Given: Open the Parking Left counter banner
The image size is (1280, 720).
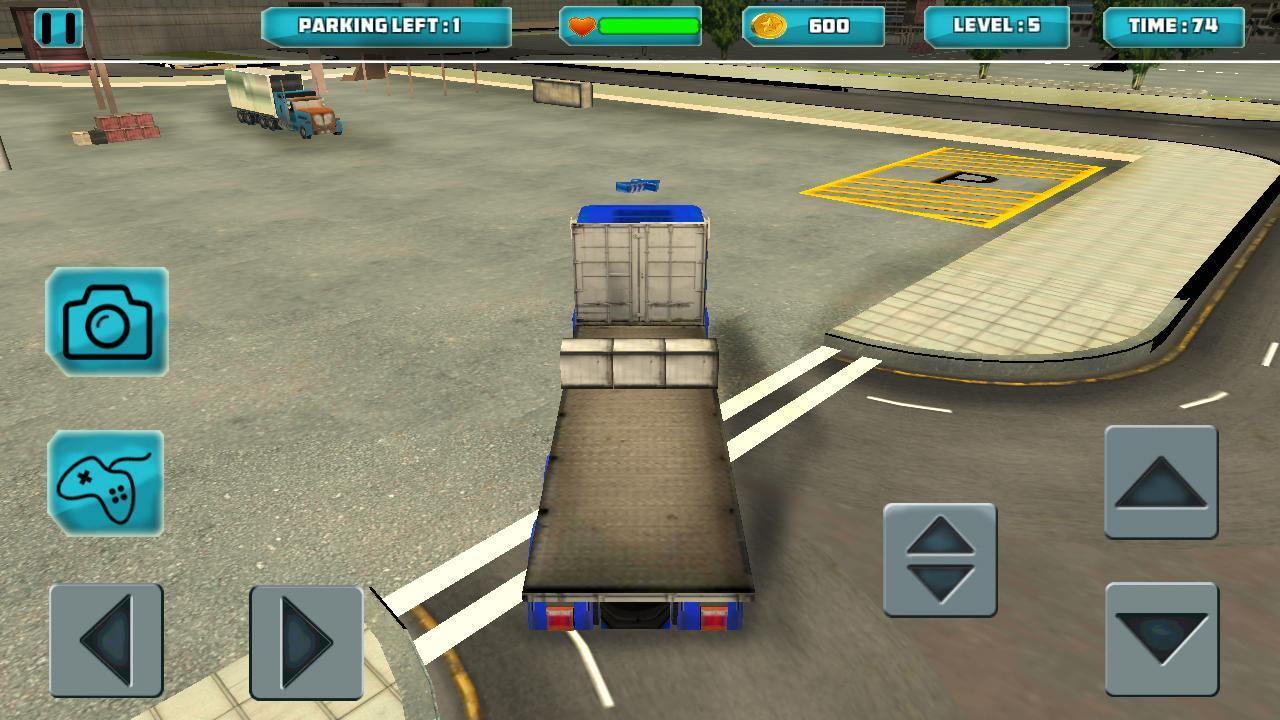Looking at the screenshot, I should point(387,26).
